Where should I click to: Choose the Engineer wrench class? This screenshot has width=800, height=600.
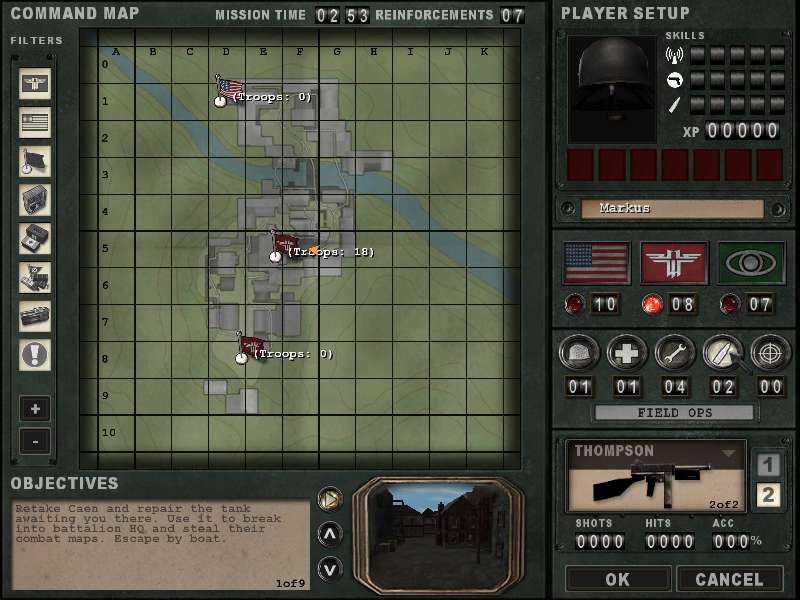(674, 353)
